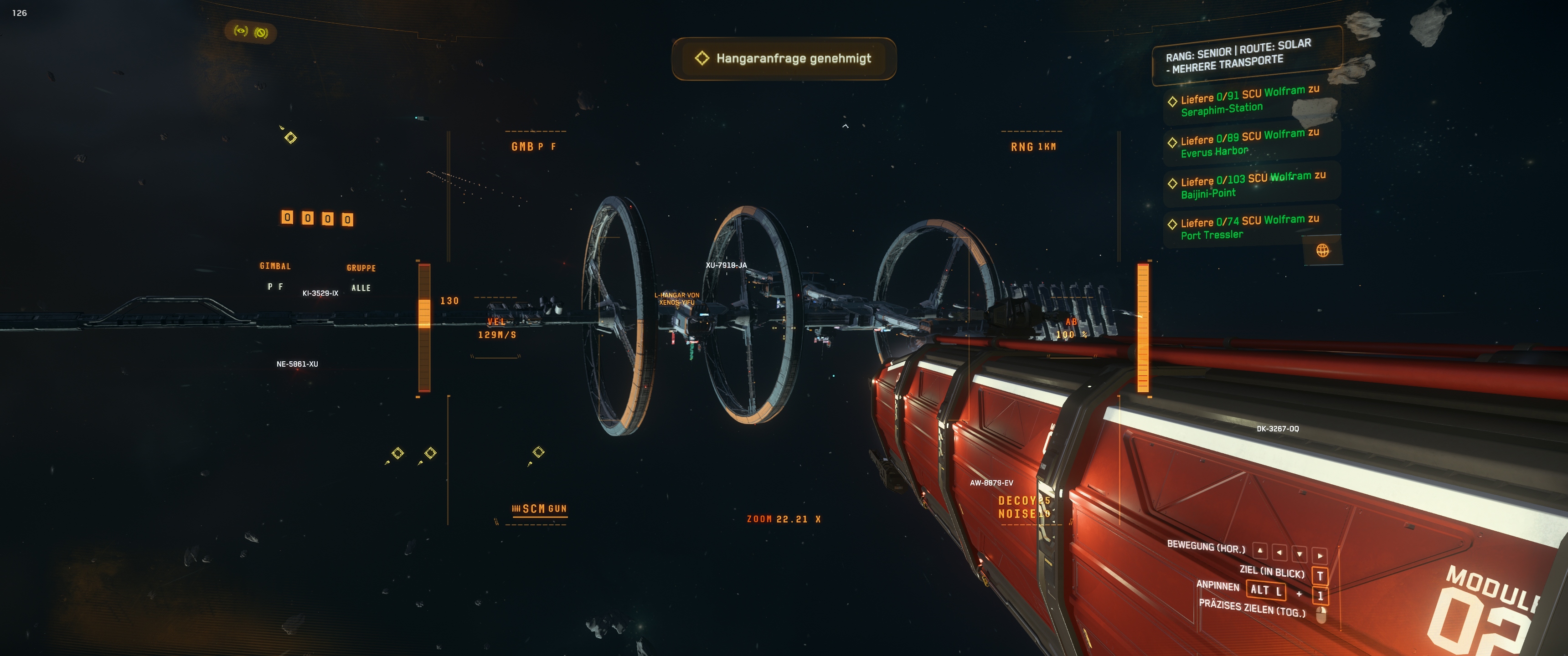
Task: Open the globe icon below the objectives
Action: coord(1322,251)
